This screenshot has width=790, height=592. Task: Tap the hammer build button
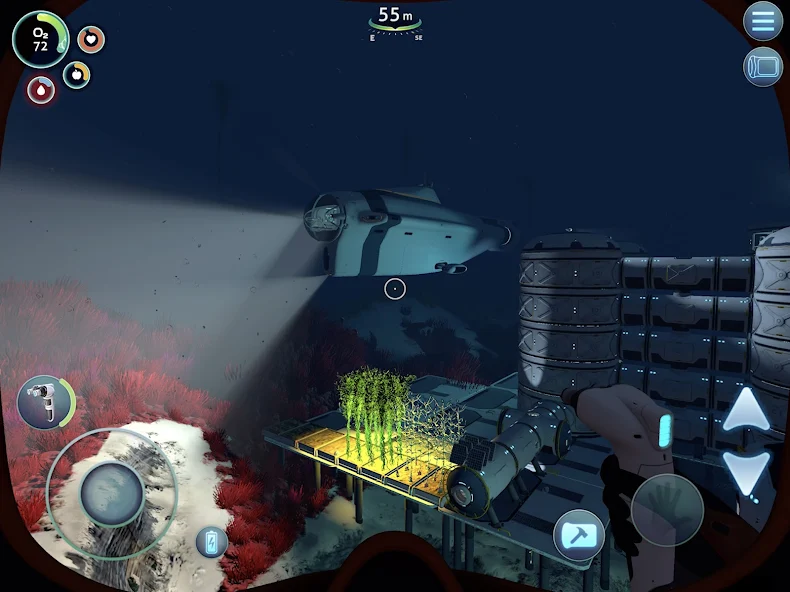[579, 534]
